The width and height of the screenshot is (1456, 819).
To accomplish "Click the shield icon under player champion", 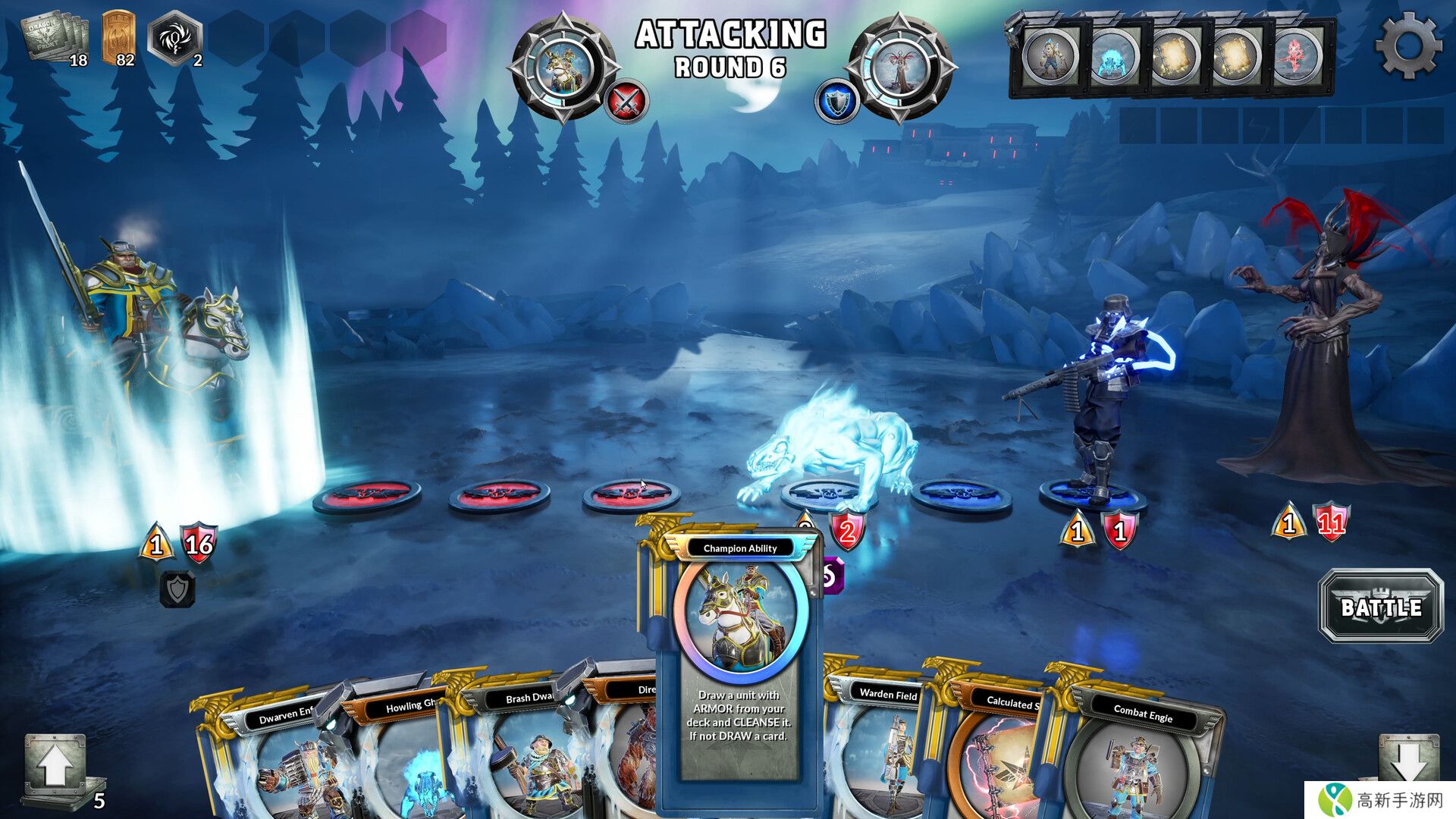I will 177,589.
